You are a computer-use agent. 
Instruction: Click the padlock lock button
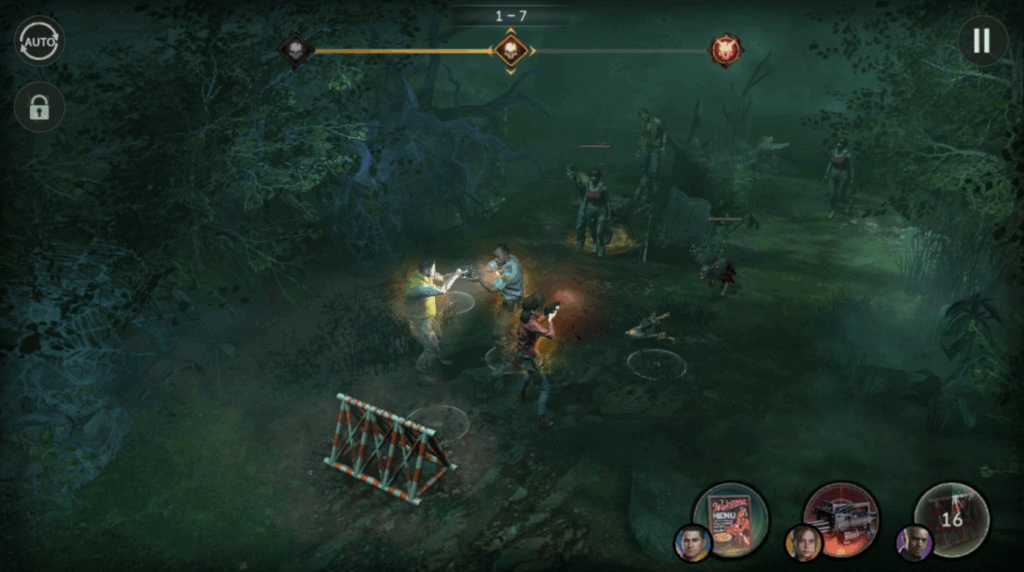(x=40, y=108)
